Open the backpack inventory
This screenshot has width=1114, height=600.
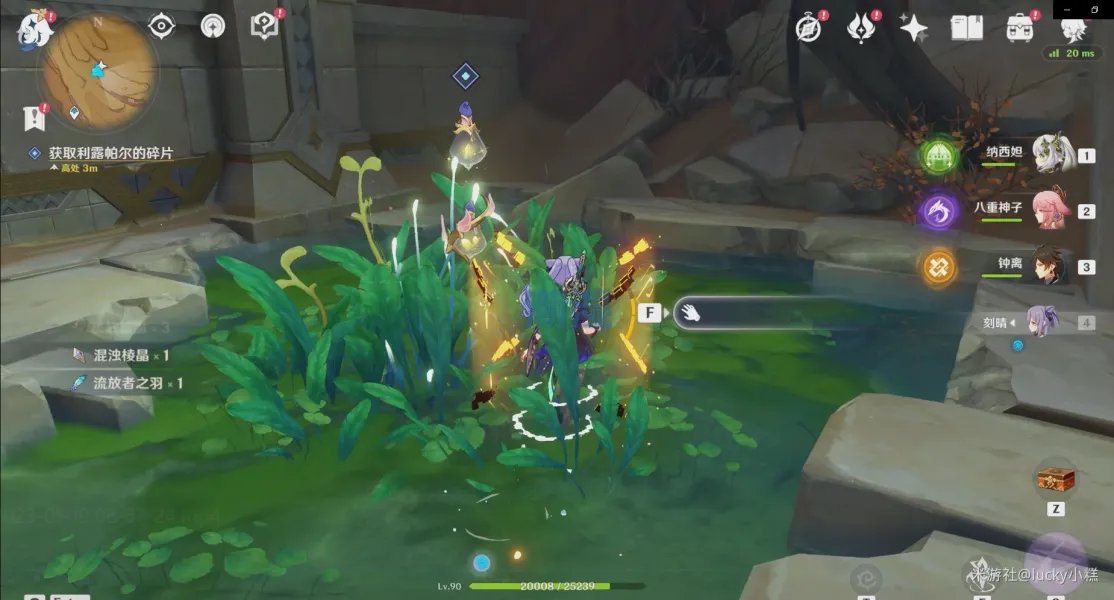click(1019, 28)
